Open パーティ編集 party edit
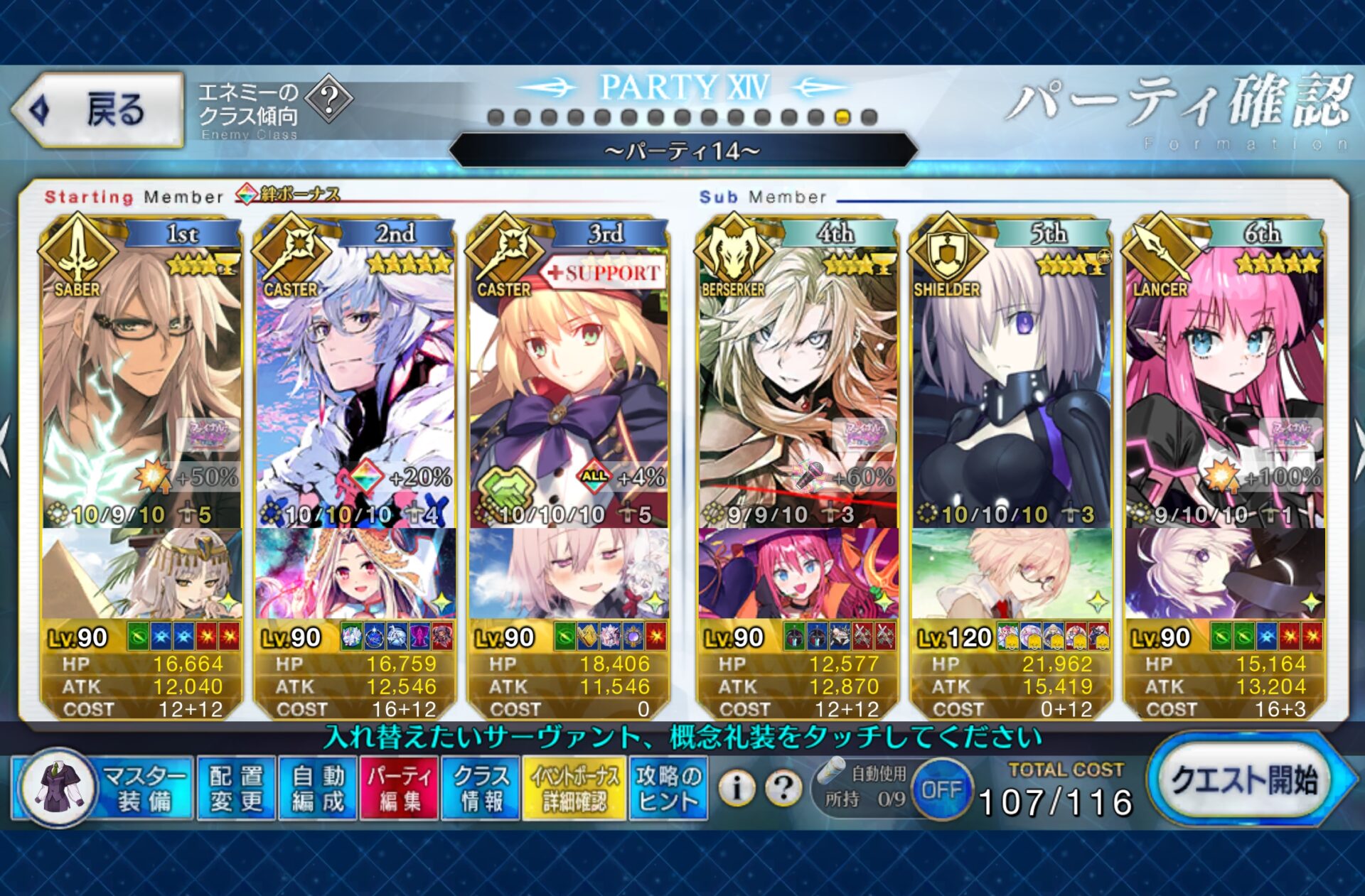Image resolution: width=1365 pixels, height=896 pixels. (399, 788)
